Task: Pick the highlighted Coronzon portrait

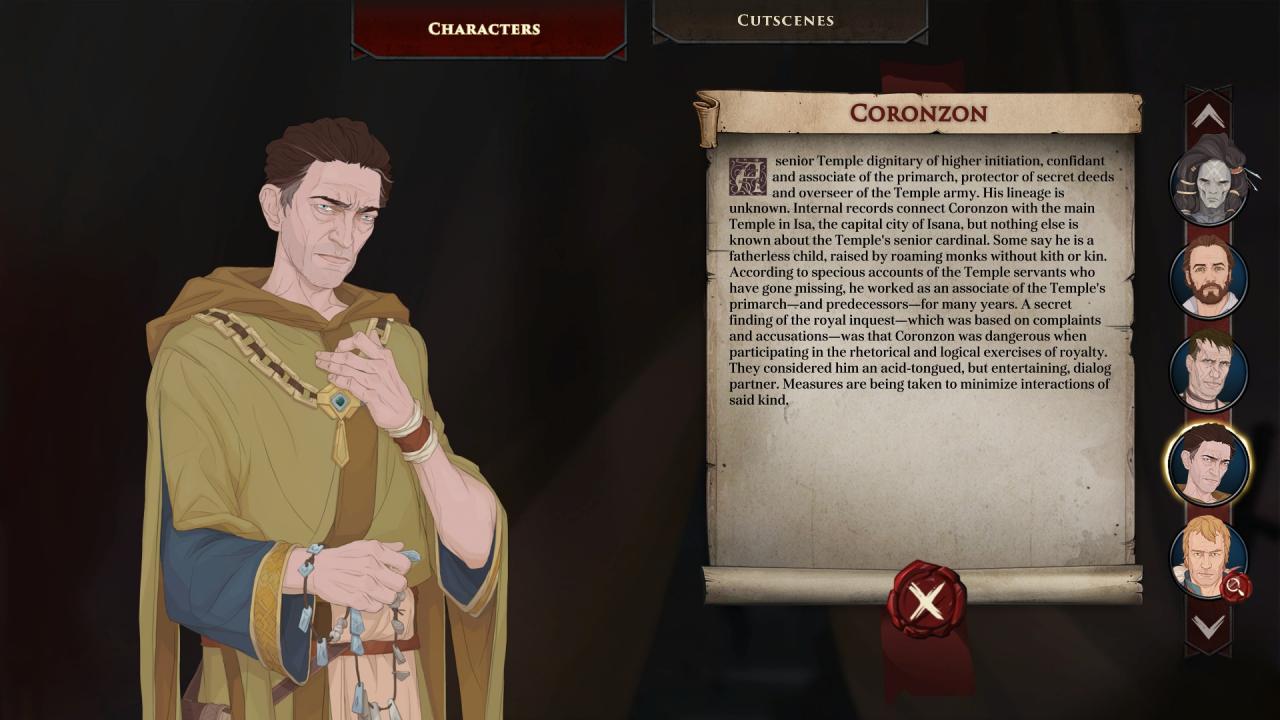Action: pos(1208,465)
